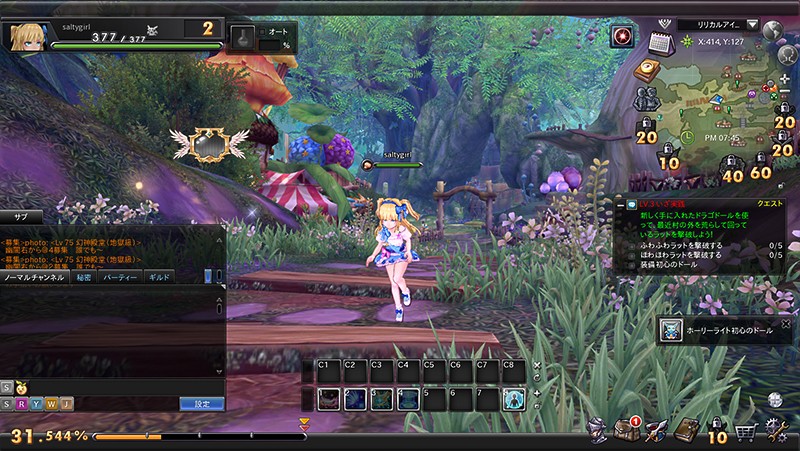Screen dimensions: 800x451
Task: Select the パーティー chat tab
Action: (120, 277)
